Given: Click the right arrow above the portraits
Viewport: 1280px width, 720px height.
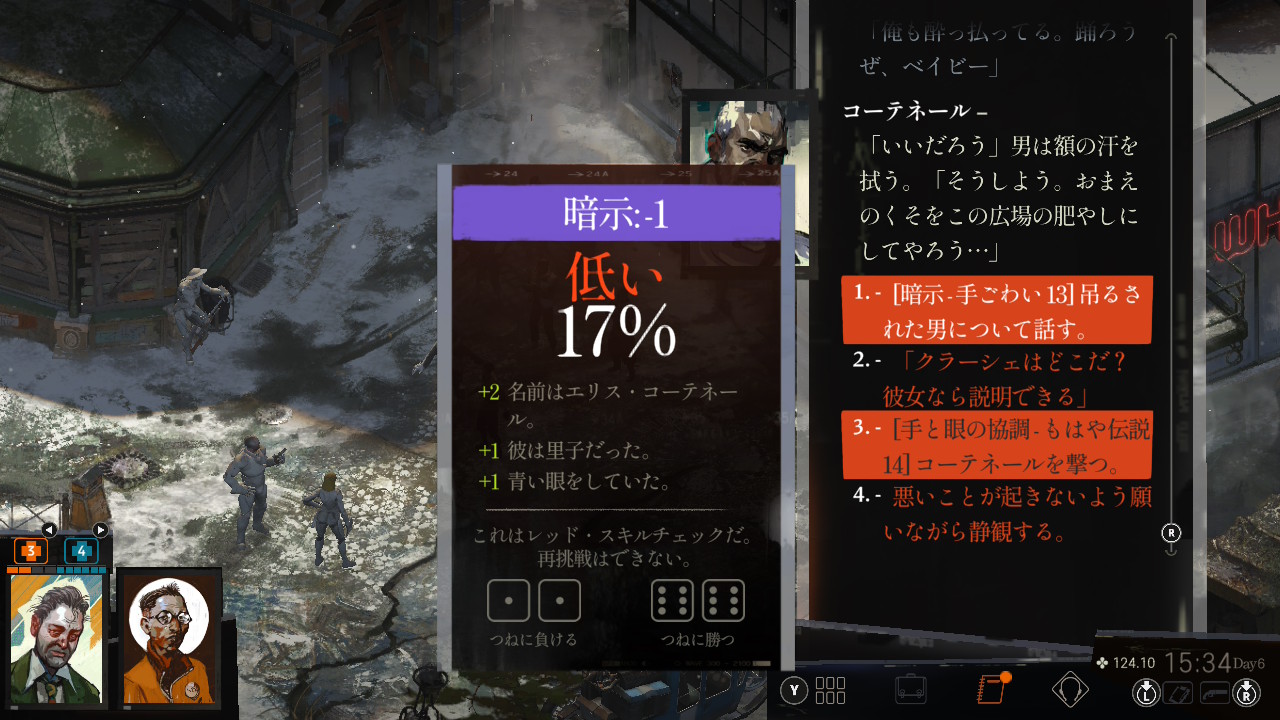Looking at the screenshot, I should (100, 530).
